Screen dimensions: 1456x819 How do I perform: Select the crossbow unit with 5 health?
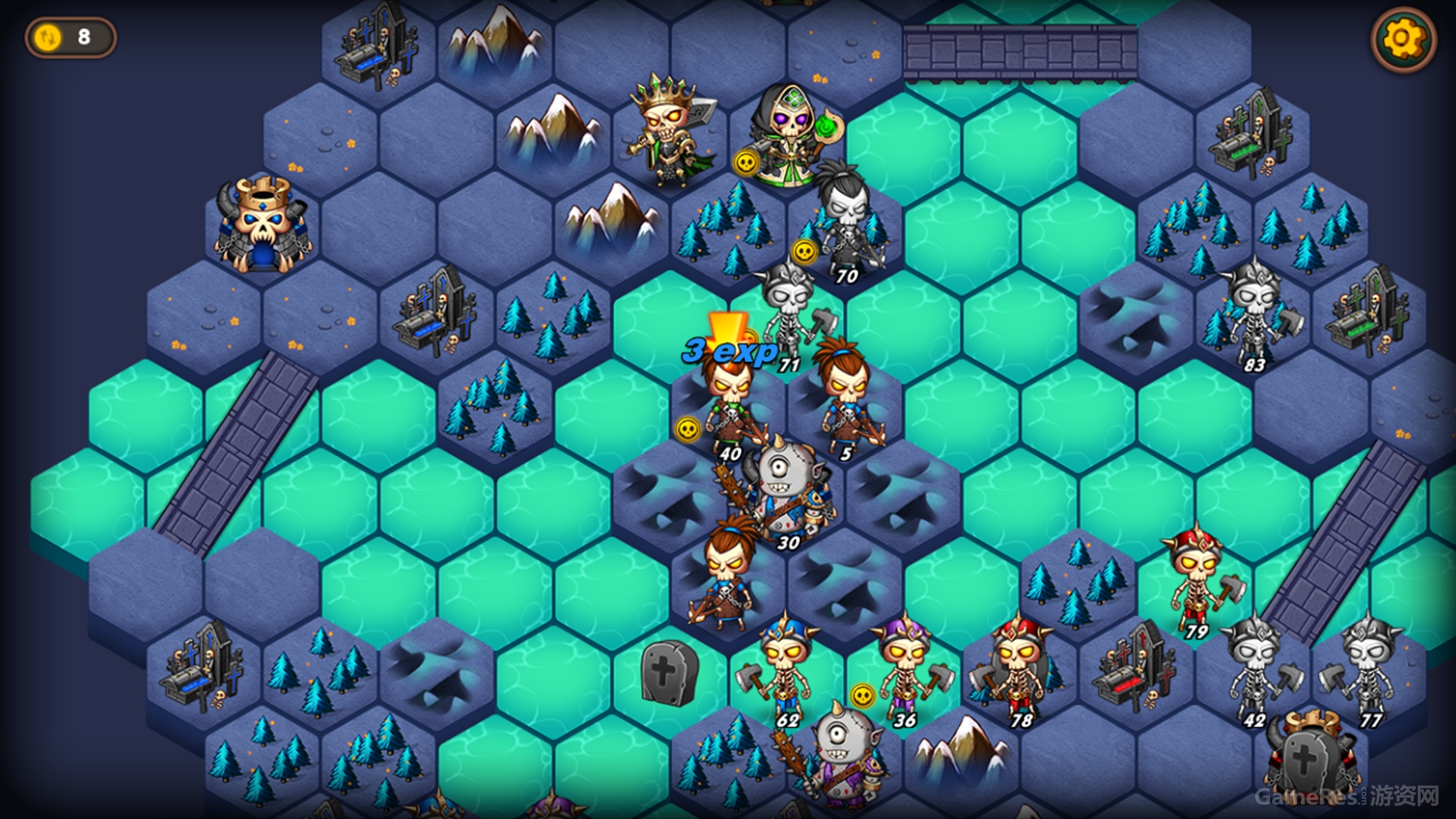coord(847,399)
